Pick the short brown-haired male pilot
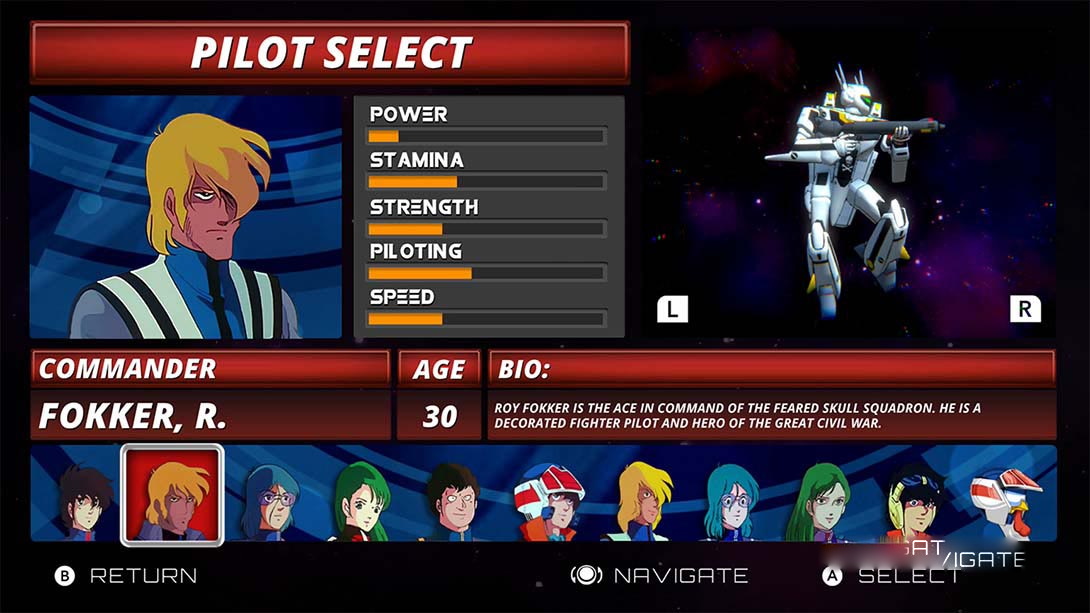 (452, 498)
